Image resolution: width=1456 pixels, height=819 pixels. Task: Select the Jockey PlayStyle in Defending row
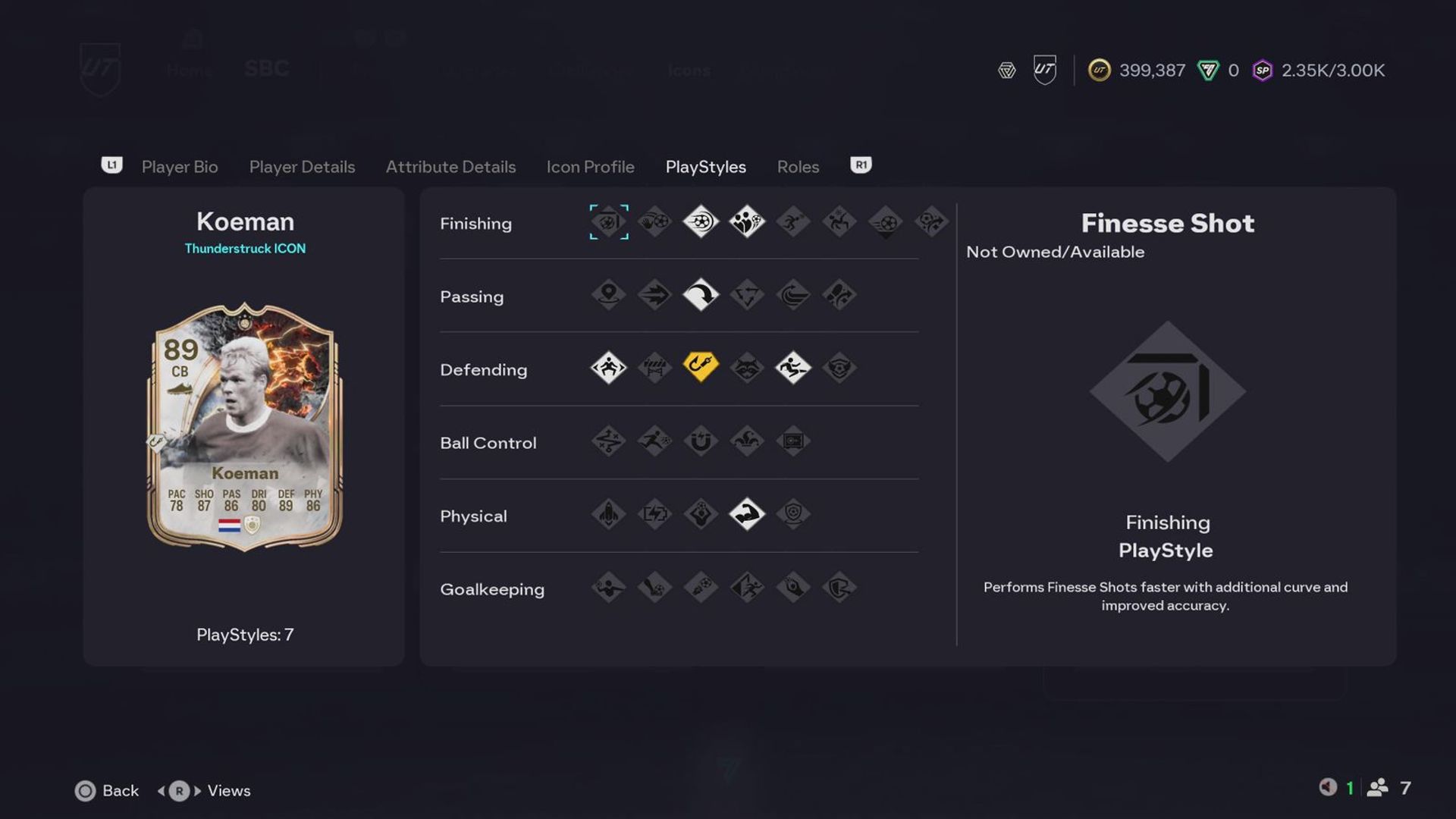(608, 369)
